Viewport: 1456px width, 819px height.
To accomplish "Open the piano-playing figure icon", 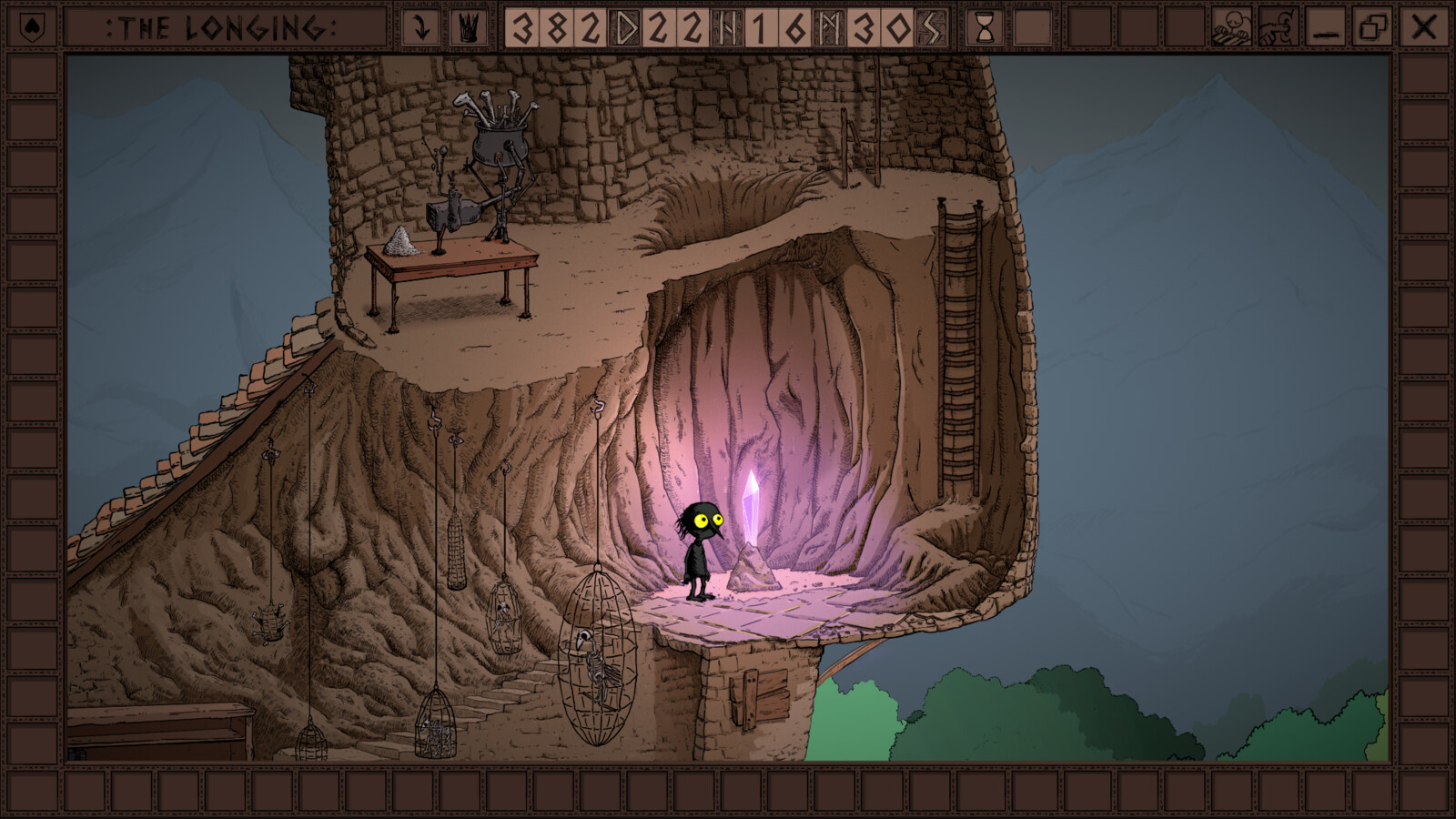I will [1230, 27].
